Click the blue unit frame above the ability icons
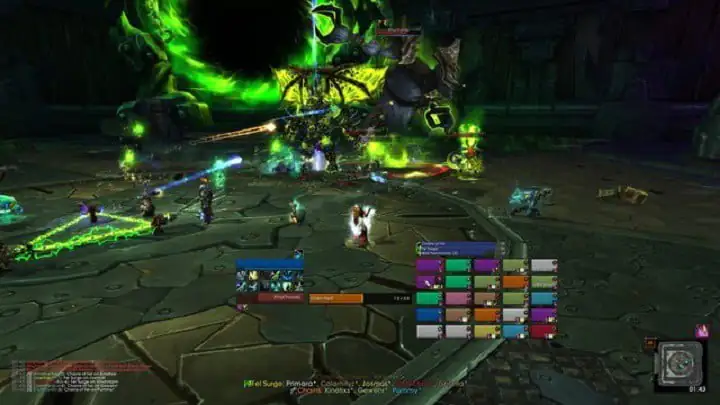This screenshot has width=720, height=405. (268, 265)
